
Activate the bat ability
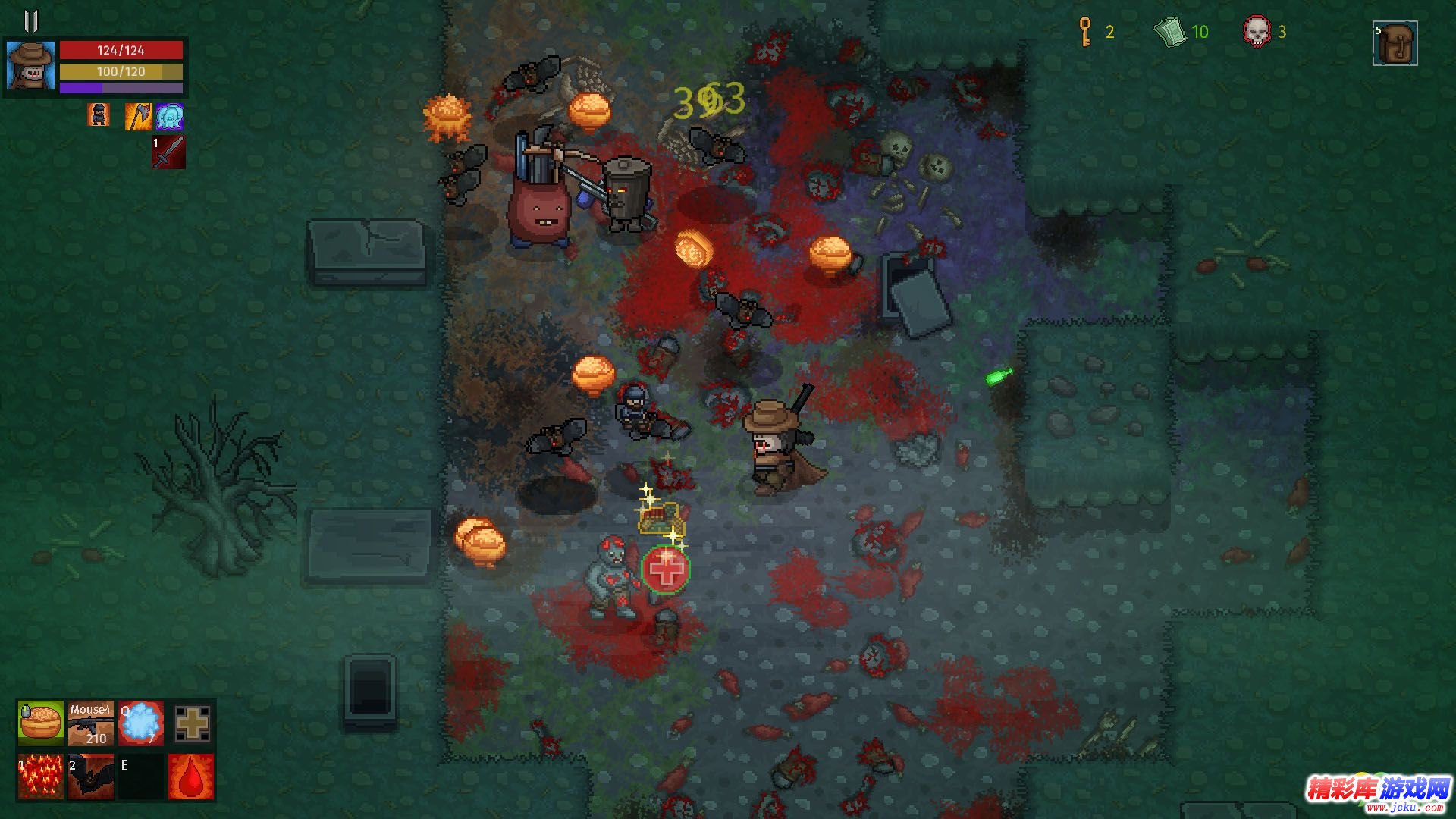coord(91,777)
